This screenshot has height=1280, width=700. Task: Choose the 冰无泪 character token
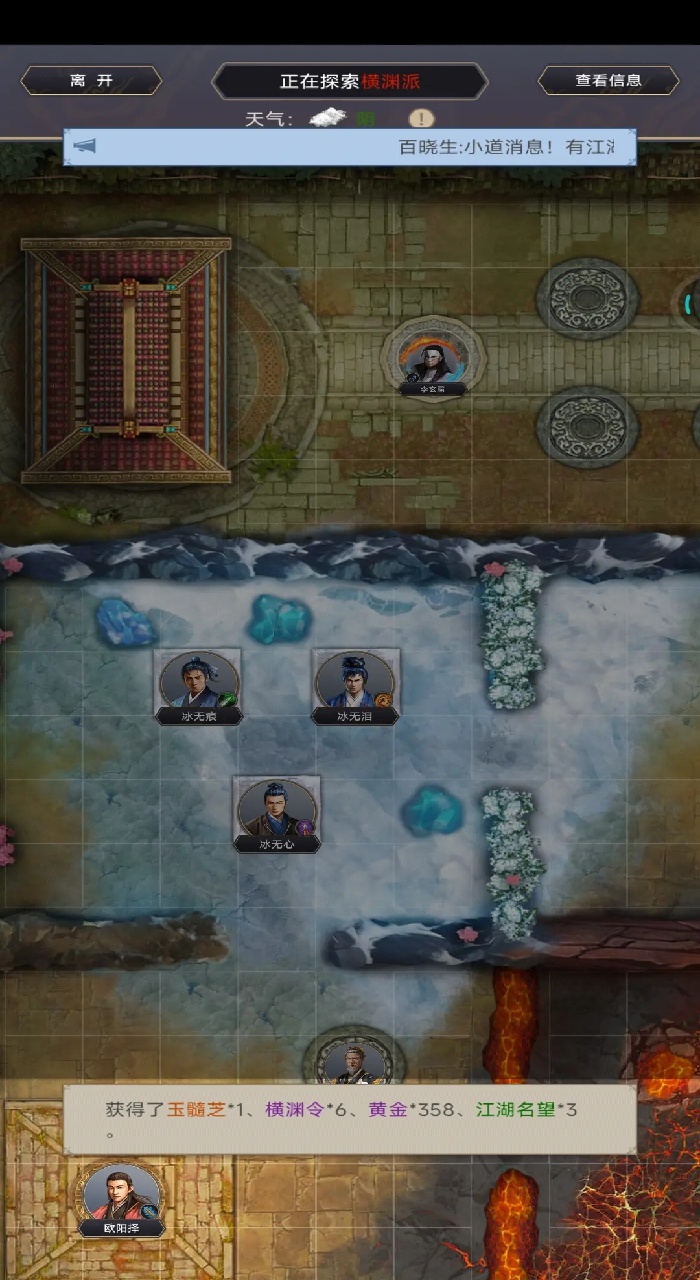coord(355,684)
